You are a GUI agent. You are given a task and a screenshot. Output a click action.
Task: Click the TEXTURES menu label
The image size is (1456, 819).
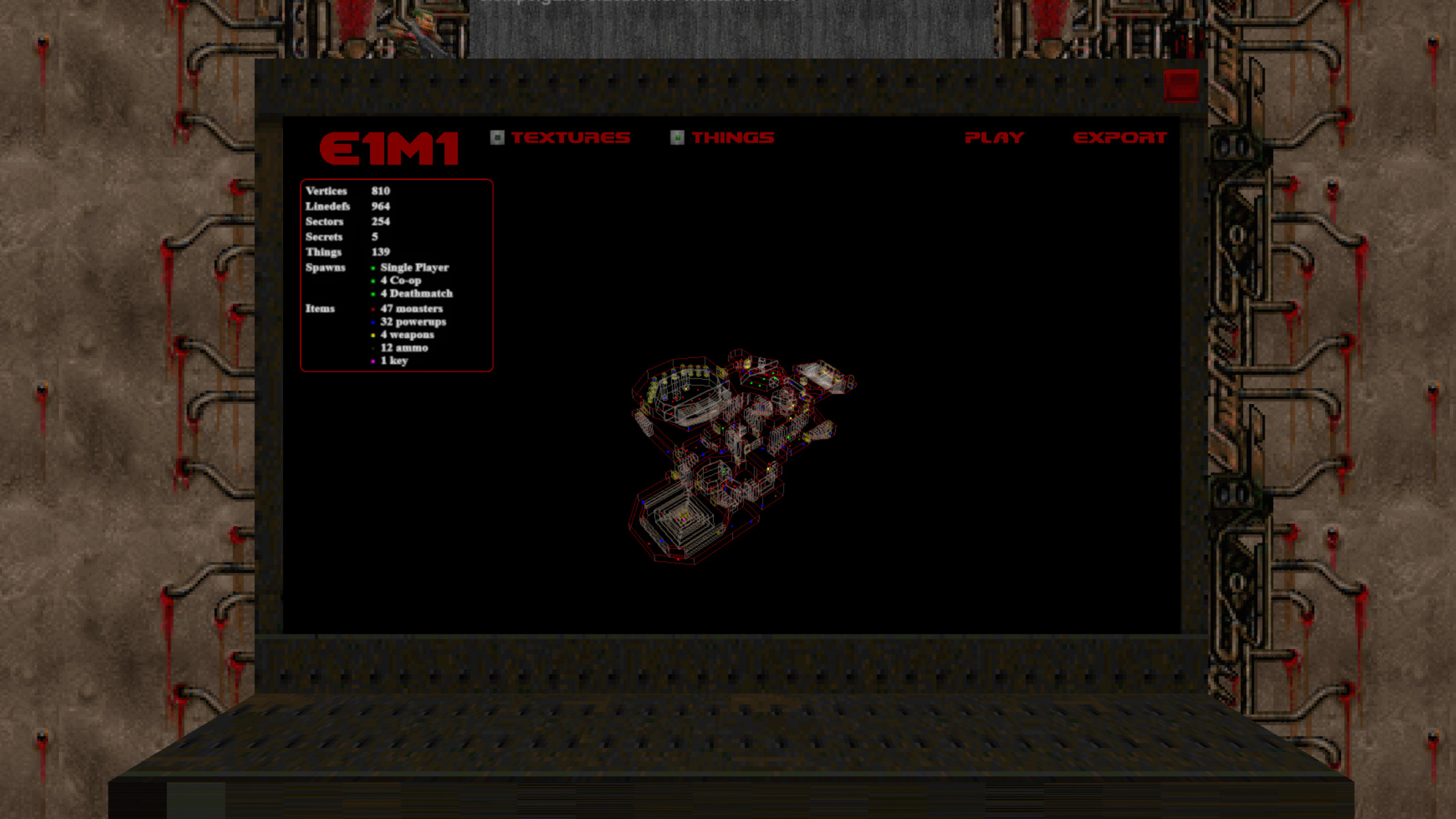click(571, 136)
